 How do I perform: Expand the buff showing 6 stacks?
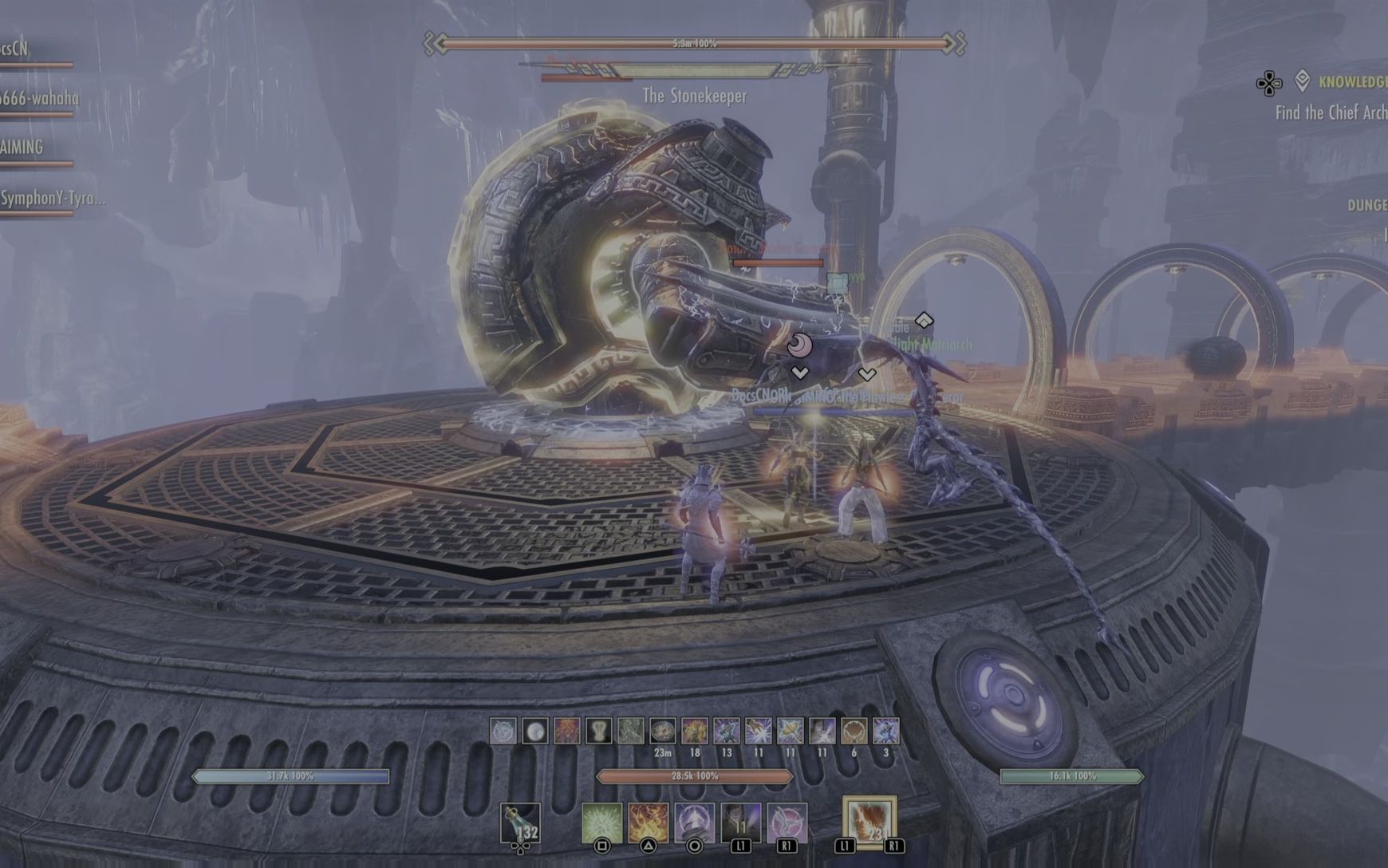[x=854, y=732]
